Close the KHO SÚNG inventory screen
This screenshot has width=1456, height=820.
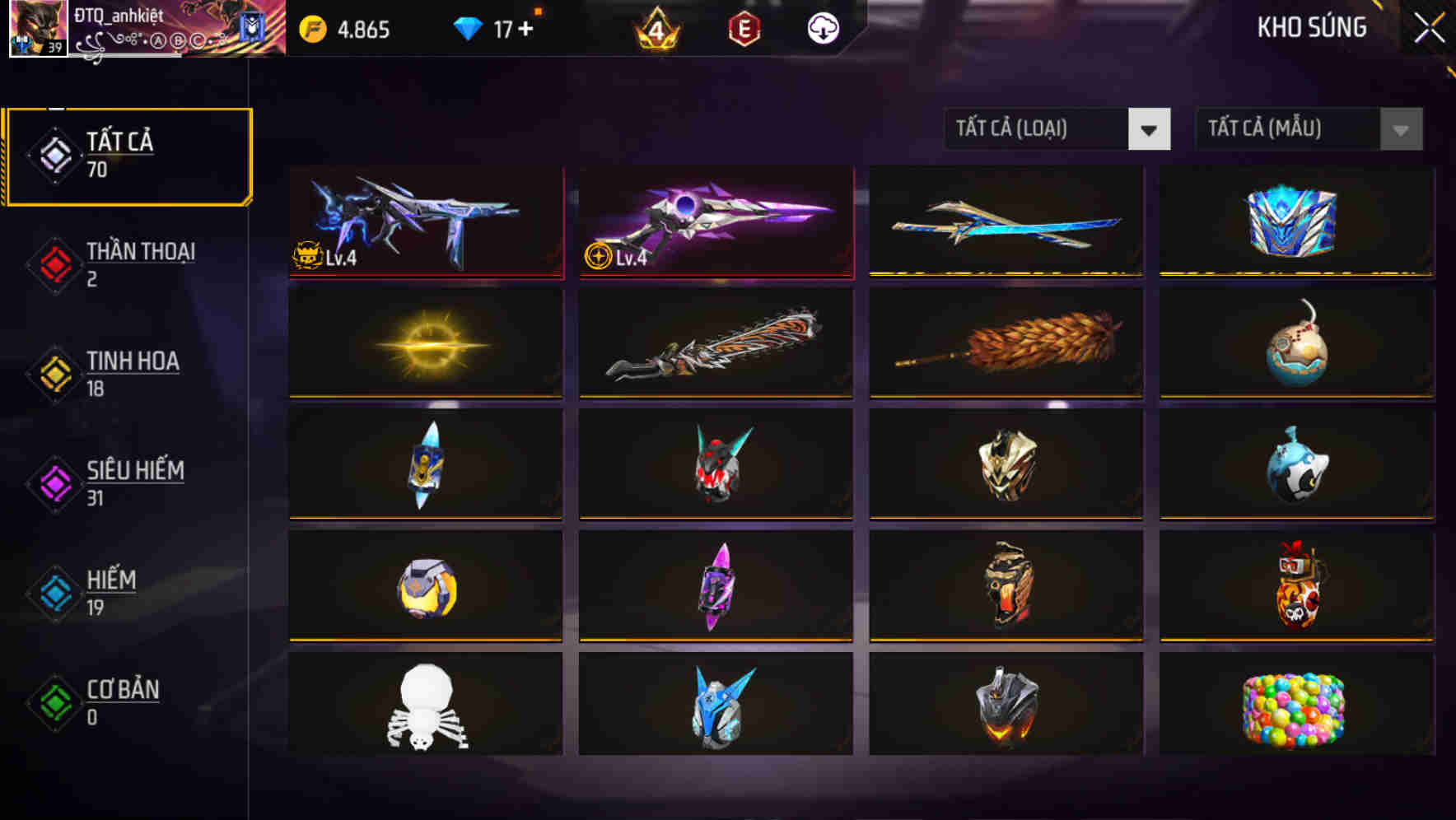click(1429, 27)
